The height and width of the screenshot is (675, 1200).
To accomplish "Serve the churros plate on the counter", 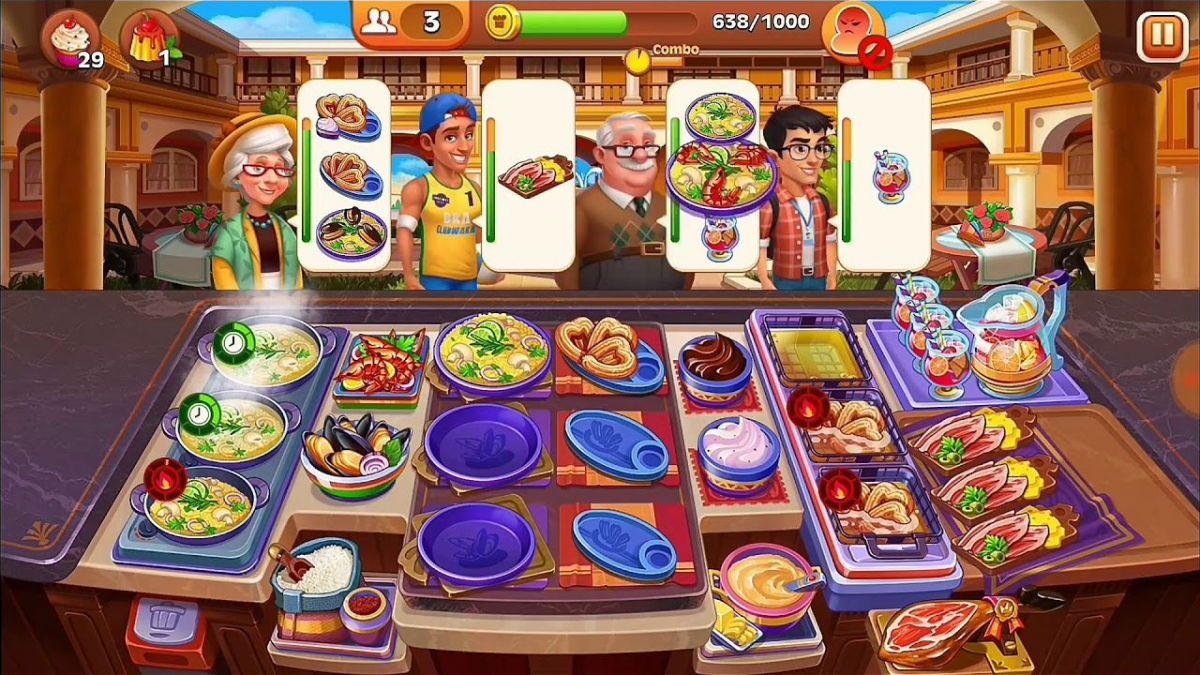I will (x=608, y=352).
